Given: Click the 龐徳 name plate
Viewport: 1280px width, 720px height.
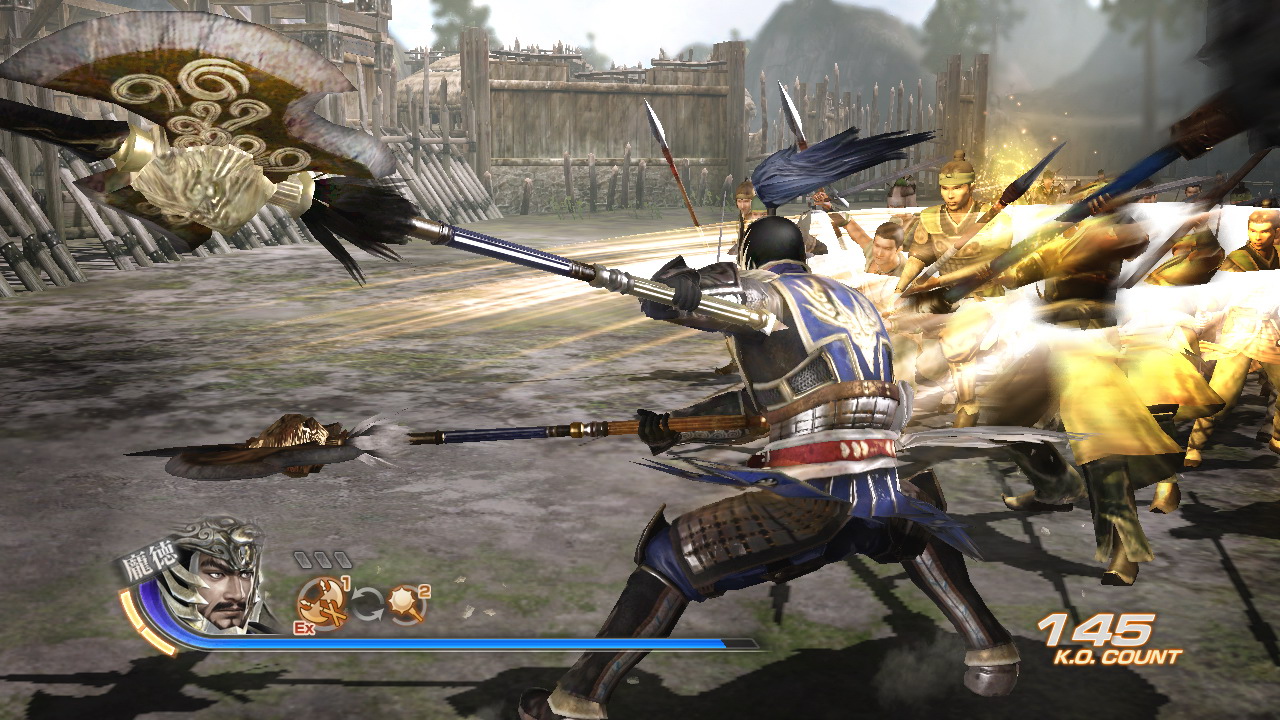Looking at the screenshot, I should point(147,560).
